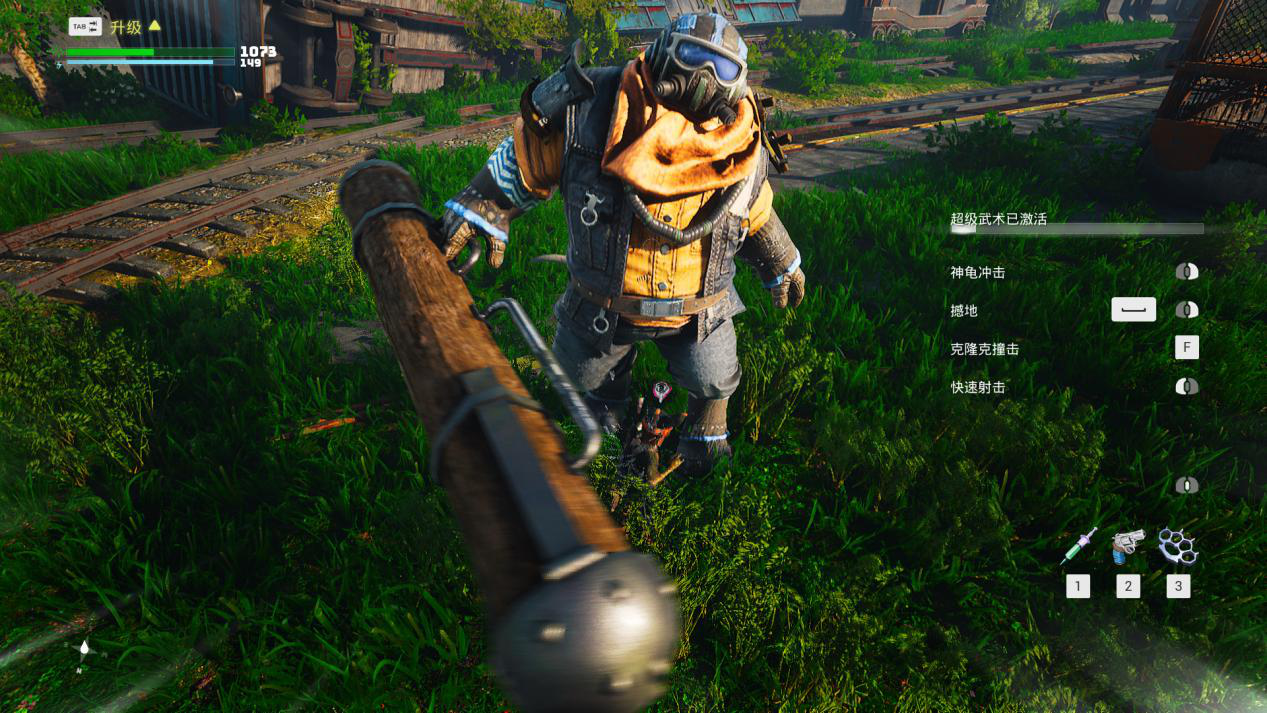
Task: Equip the brass knuckles quick slot
Action: [1177, 545]
